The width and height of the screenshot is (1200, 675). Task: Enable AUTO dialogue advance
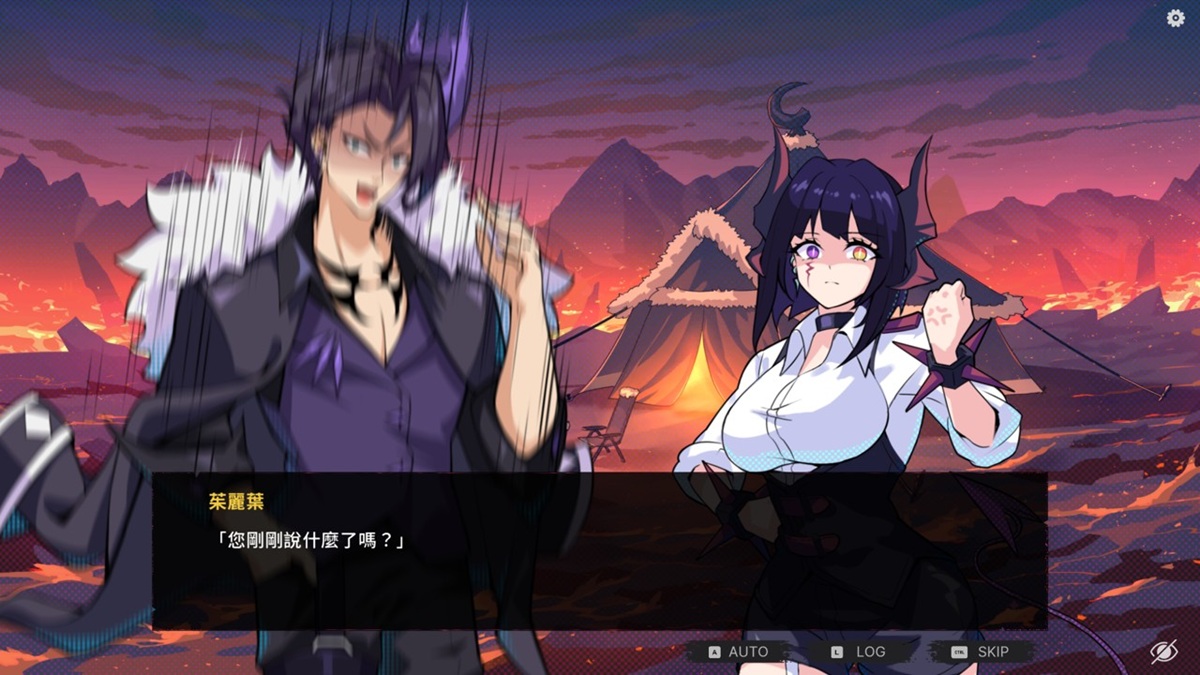739,652
